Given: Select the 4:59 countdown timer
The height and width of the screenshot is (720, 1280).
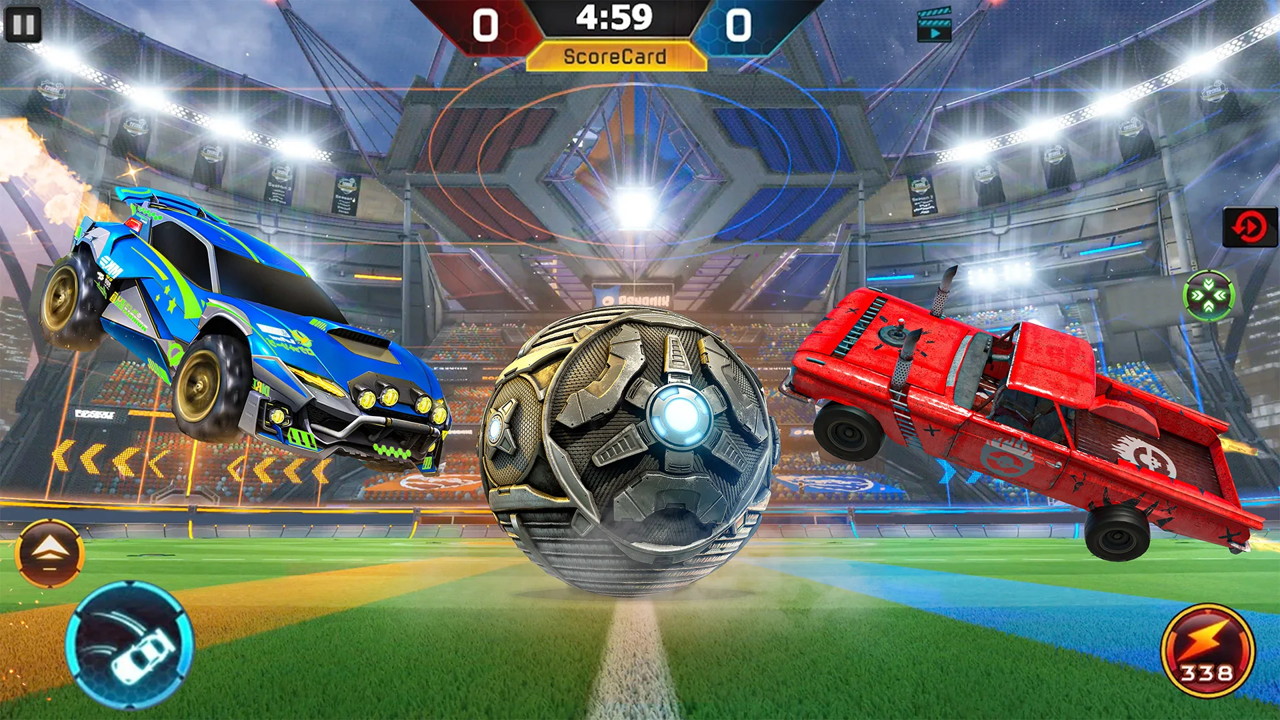Looking at the screenshot, I should click(x=613, y=18).
